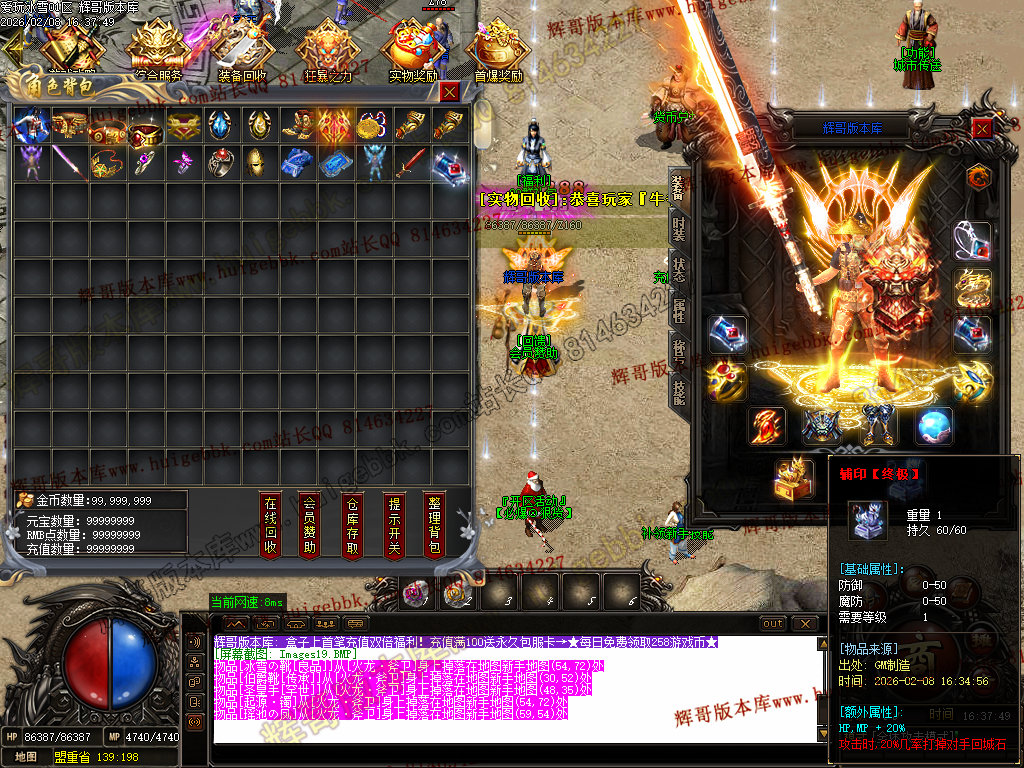Select the red sword item in the bag

point(409,162)
